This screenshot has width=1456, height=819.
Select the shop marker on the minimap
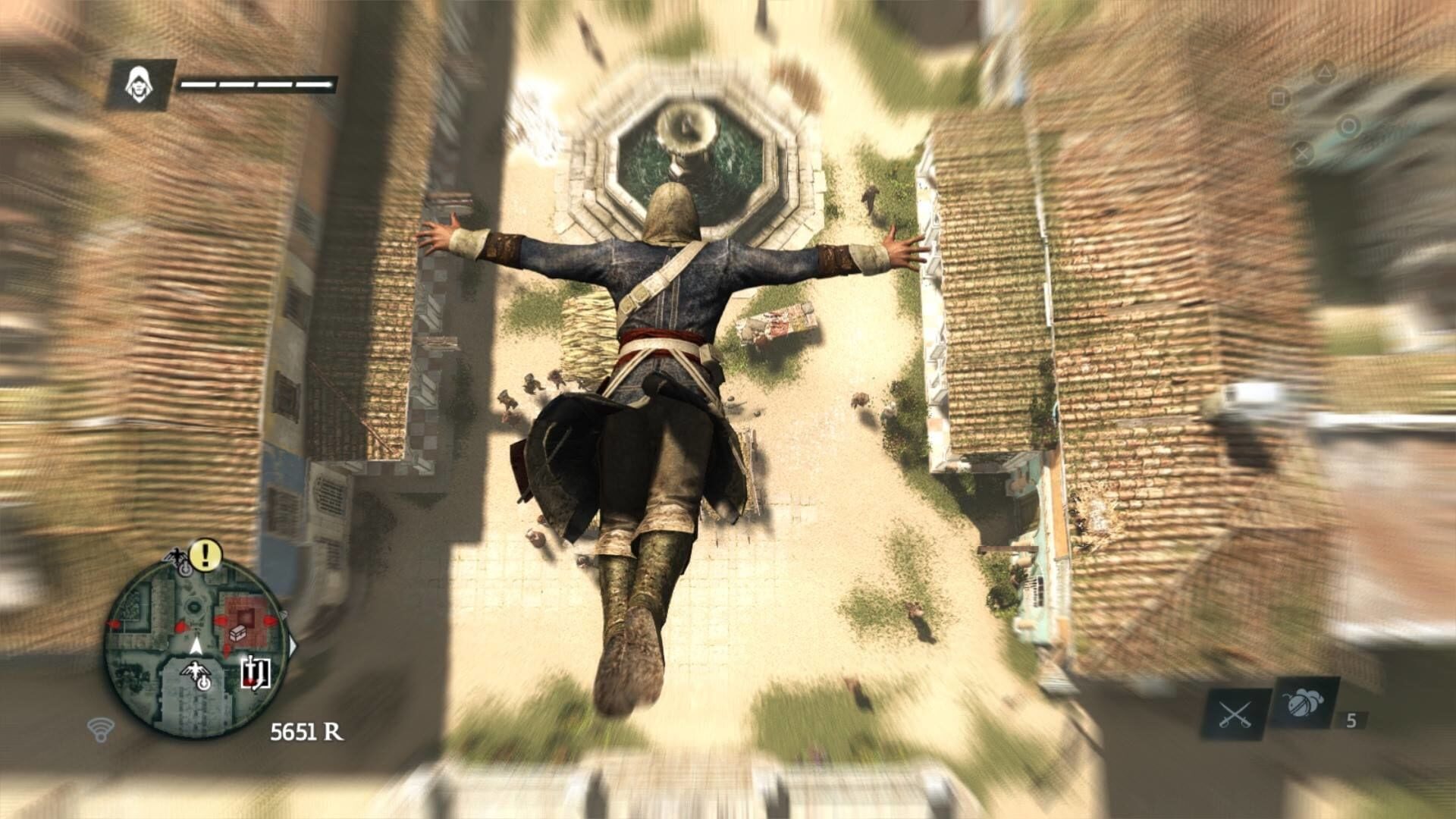tap(256, 672)
